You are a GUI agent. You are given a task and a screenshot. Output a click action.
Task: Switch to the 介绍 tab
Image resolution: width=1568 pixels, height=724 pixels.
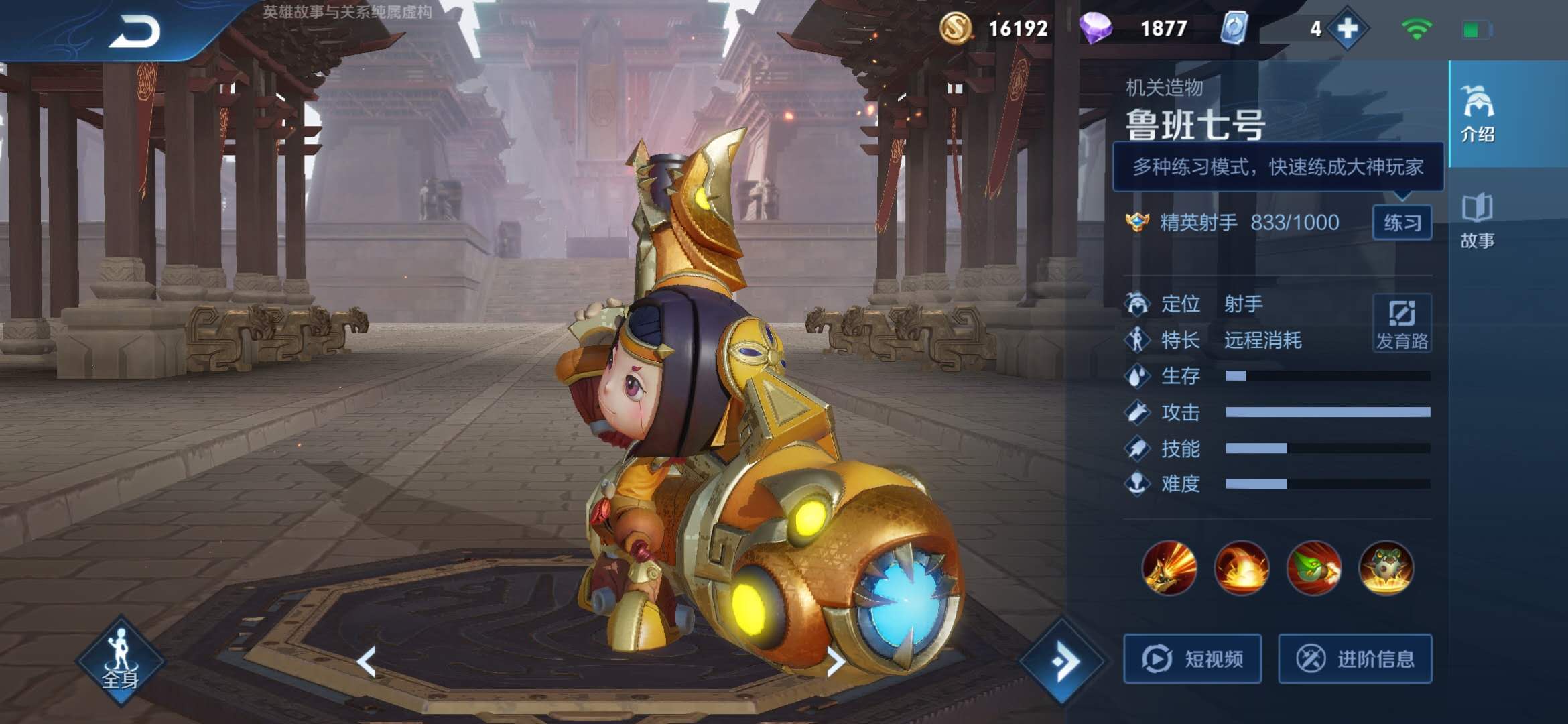point(1478,114)
